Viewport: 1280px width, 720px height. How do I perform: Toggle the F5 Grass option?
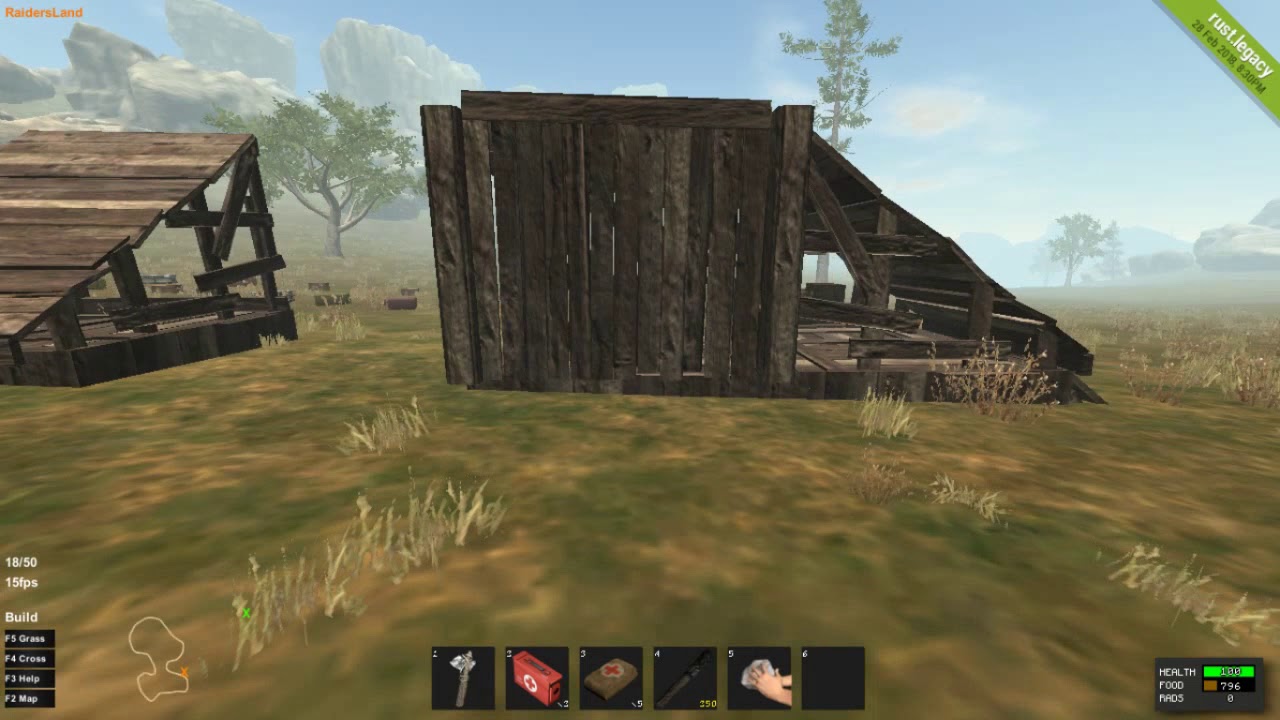[29, 638]
